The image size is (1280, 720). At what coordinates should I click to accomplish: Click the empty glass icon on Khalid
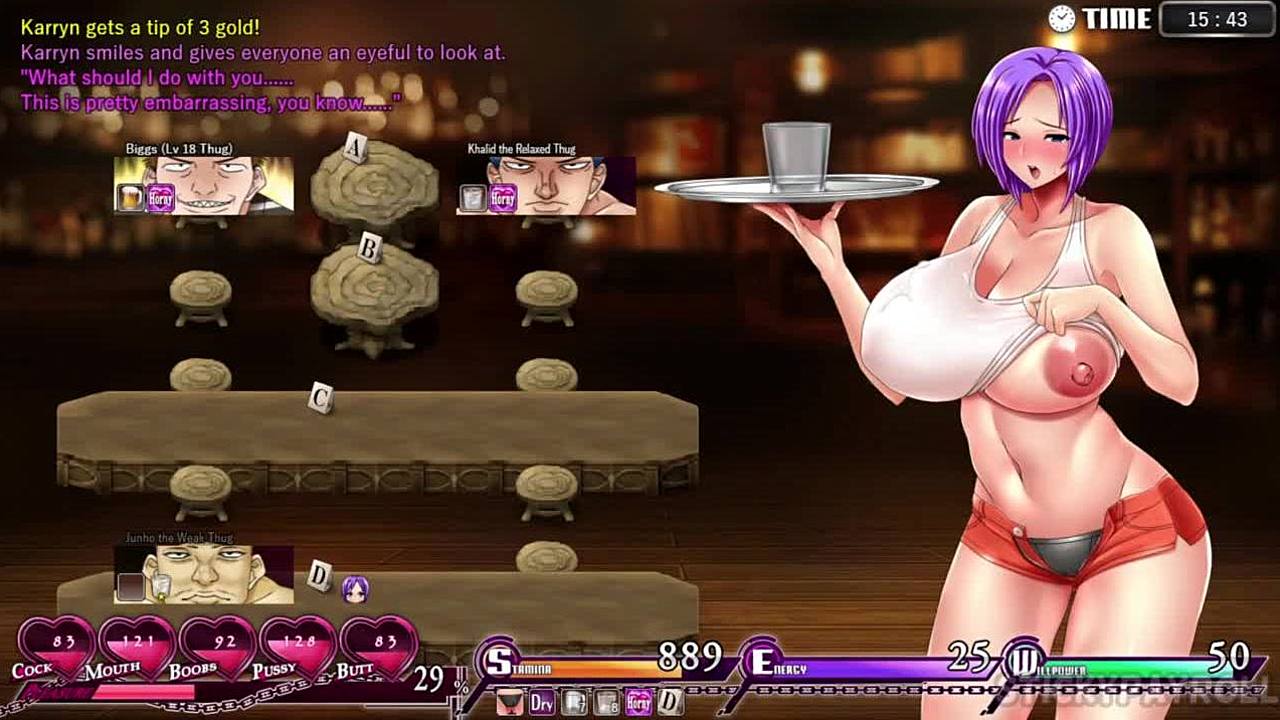(473, 198)
